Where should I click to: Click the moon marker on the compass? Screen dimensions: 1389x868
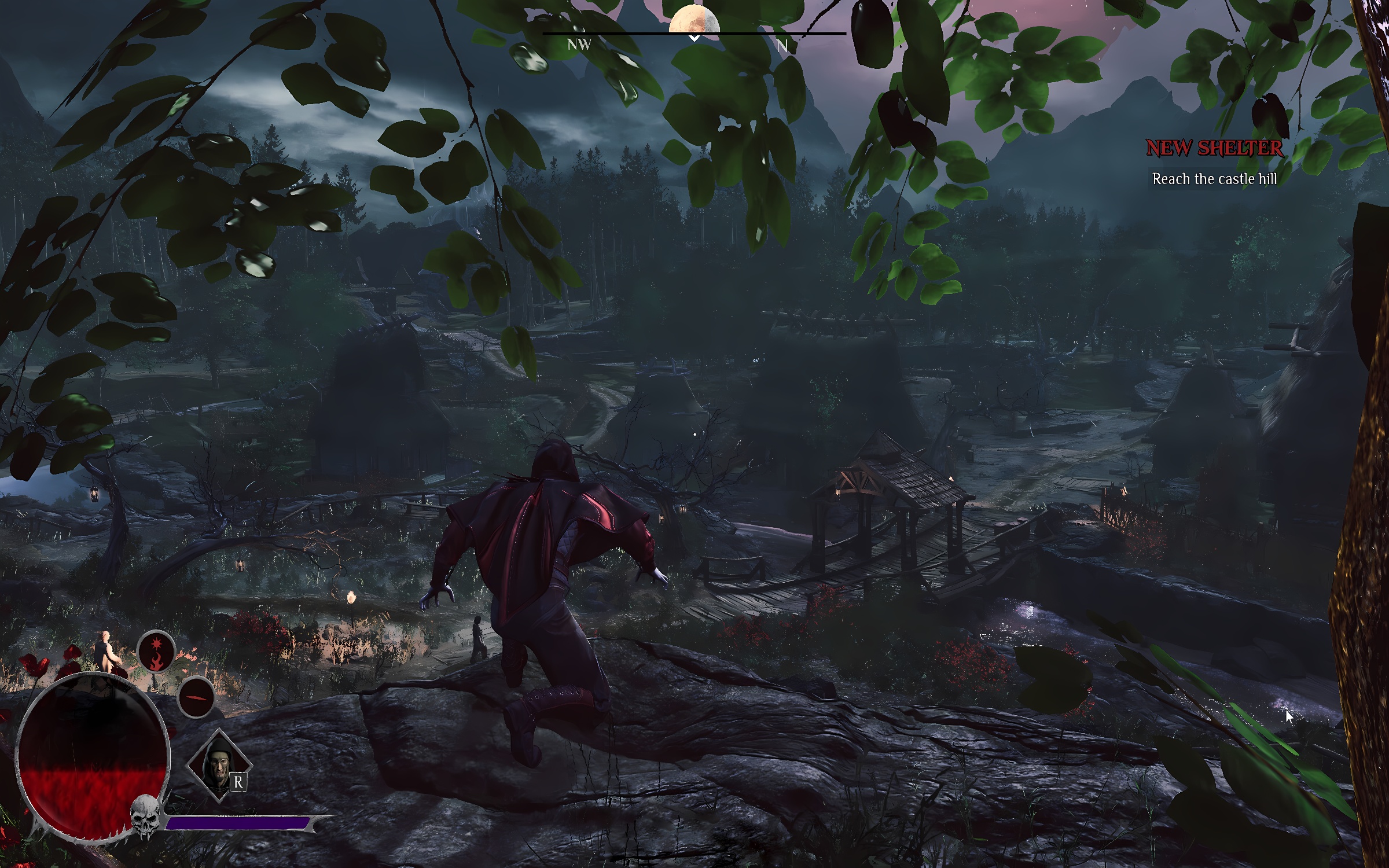[694, 20]
